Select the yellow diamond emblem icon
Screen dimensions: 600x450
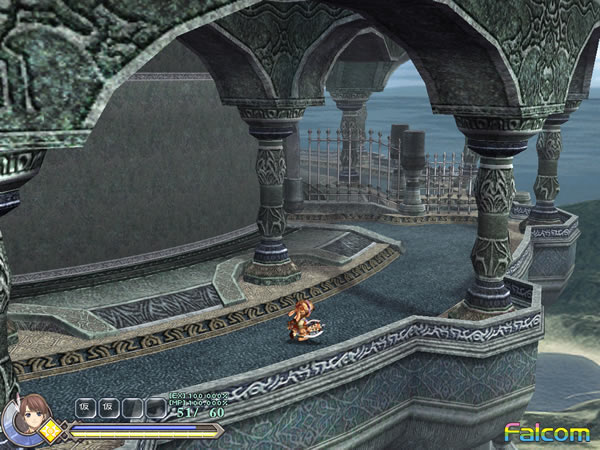[51, 432]
